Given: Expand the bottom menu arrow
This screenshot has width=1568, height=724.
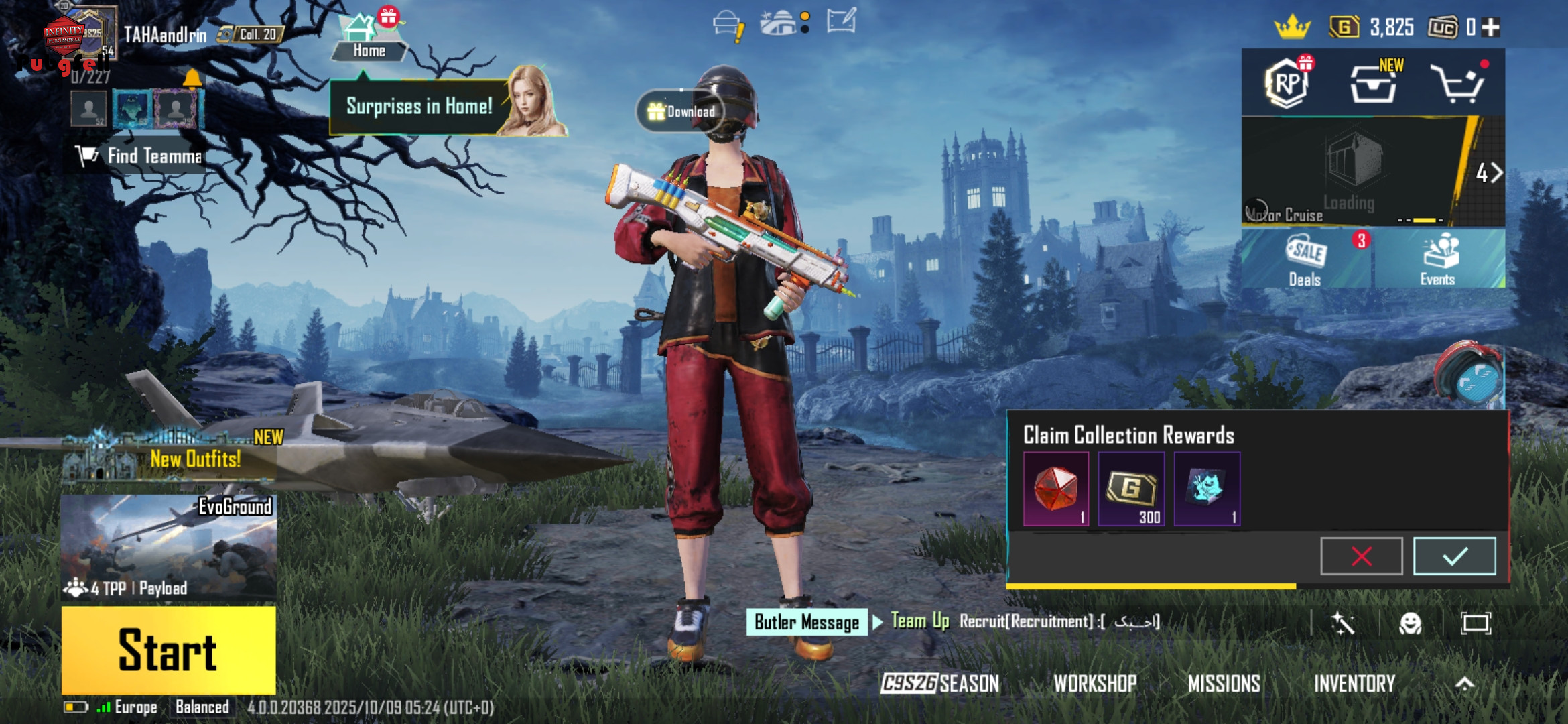Looking at the screenshot, I should (1465, 684).
